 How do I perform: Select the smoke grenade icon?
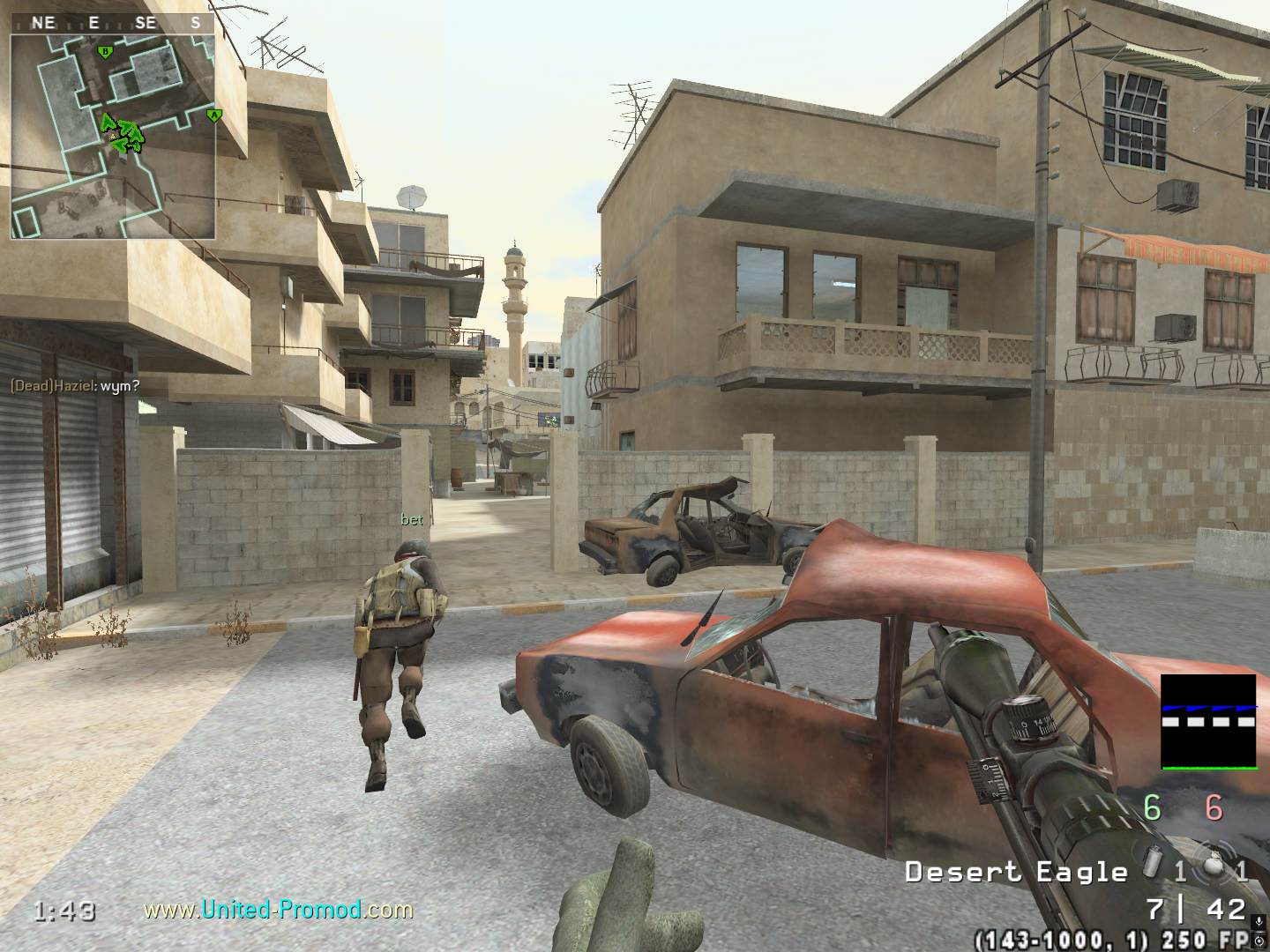[1154, 867]
